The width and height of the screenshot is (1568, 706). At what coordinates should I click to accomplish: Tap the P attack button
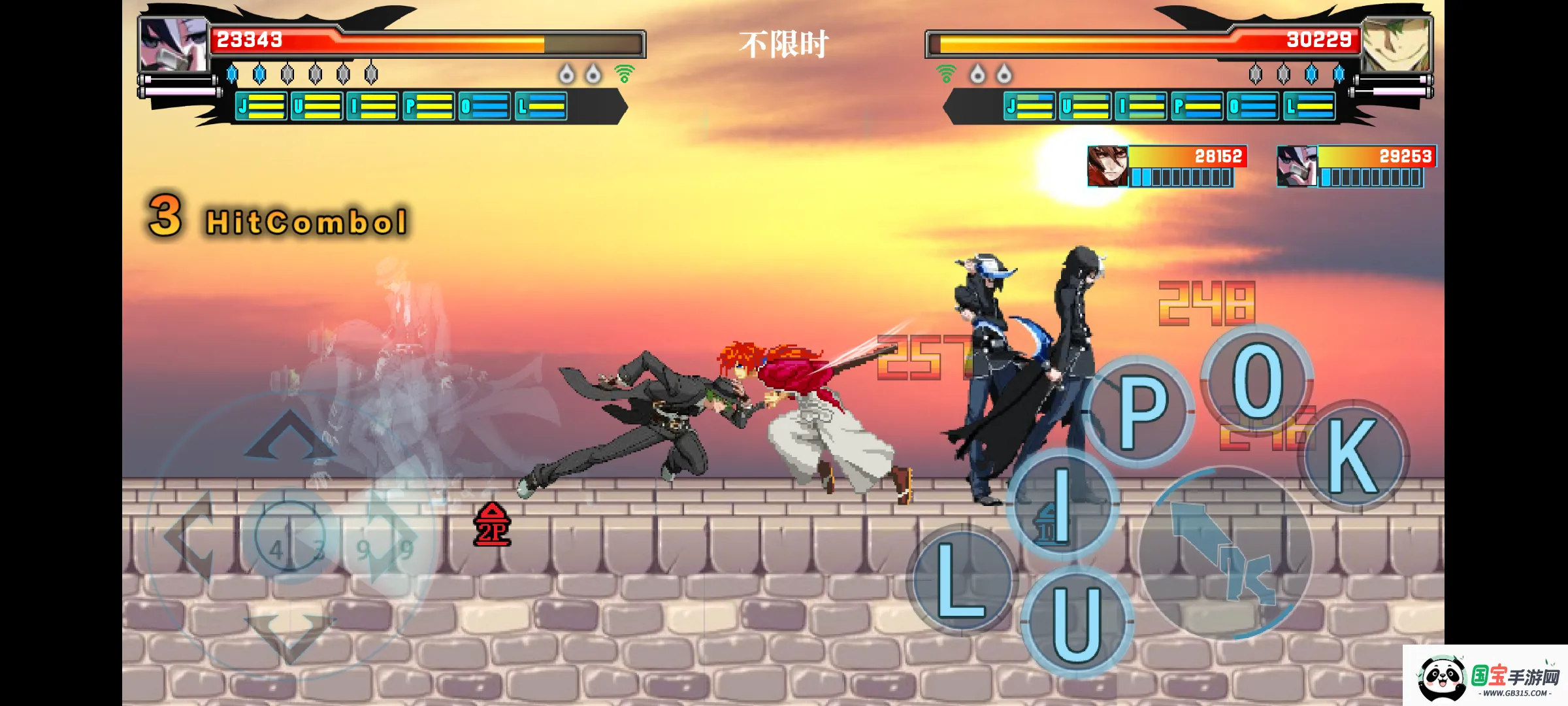click(x=1141, y=412)
